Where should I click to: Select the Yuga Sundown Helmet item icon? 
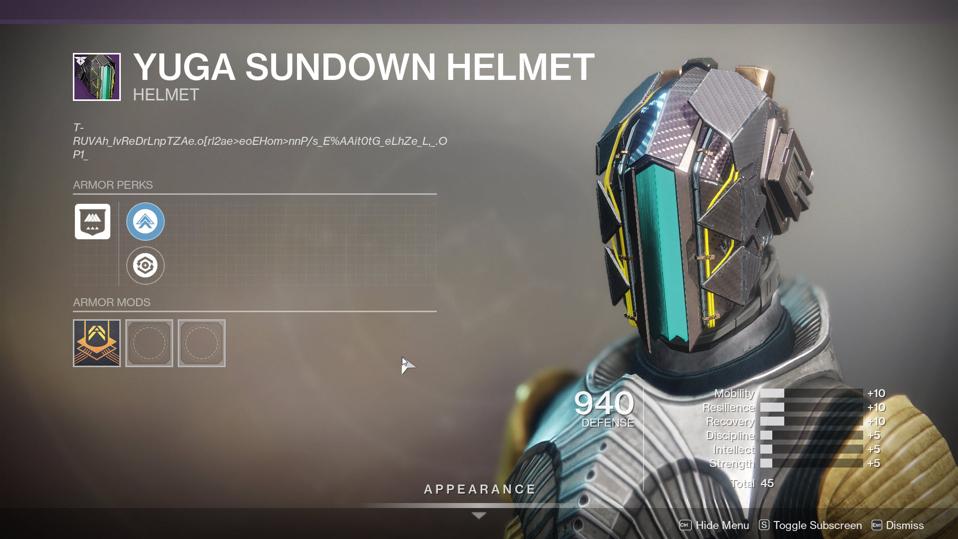click(97, 77)
